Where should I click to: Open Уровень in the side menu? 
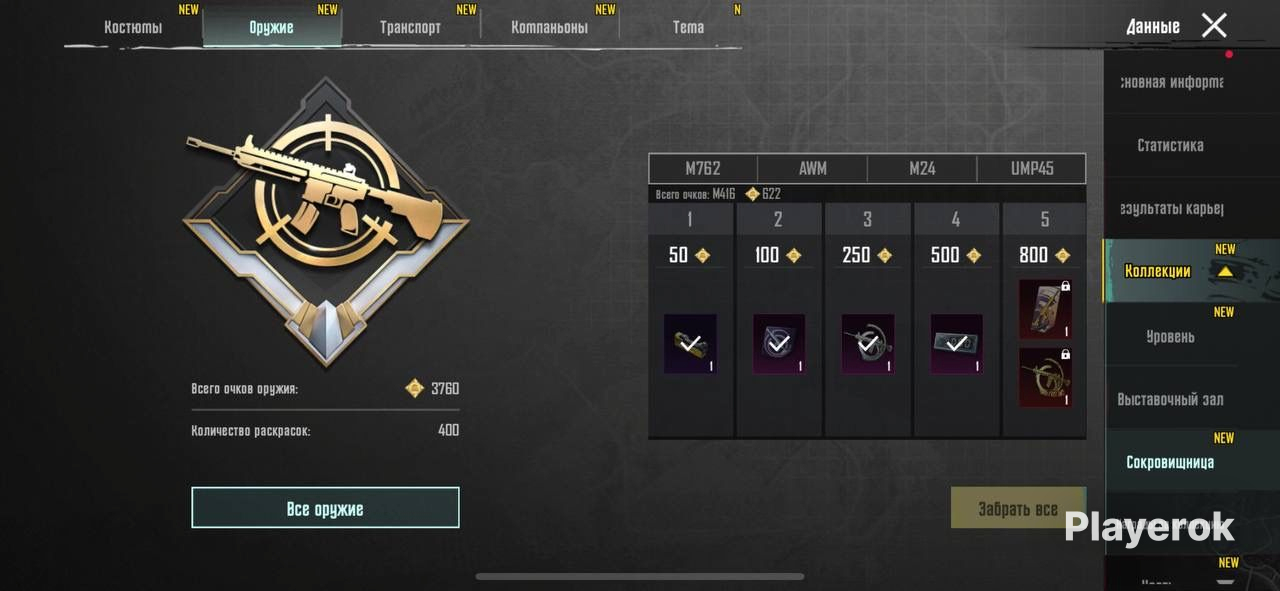pos(1170,336)
